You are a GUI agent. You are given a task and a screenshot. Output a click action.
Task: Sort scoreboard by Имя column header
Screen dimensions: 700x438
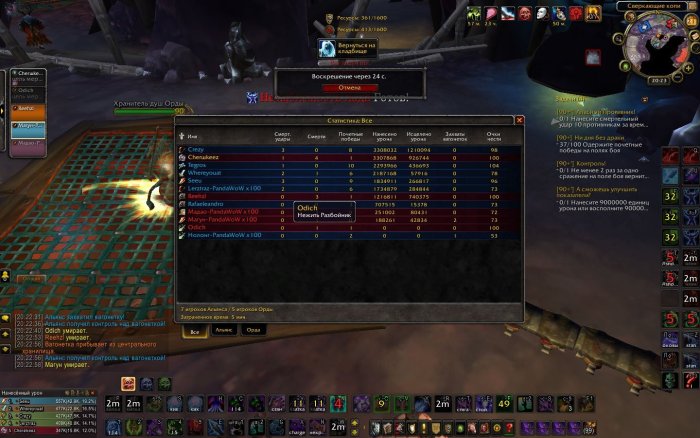(193, 135)
